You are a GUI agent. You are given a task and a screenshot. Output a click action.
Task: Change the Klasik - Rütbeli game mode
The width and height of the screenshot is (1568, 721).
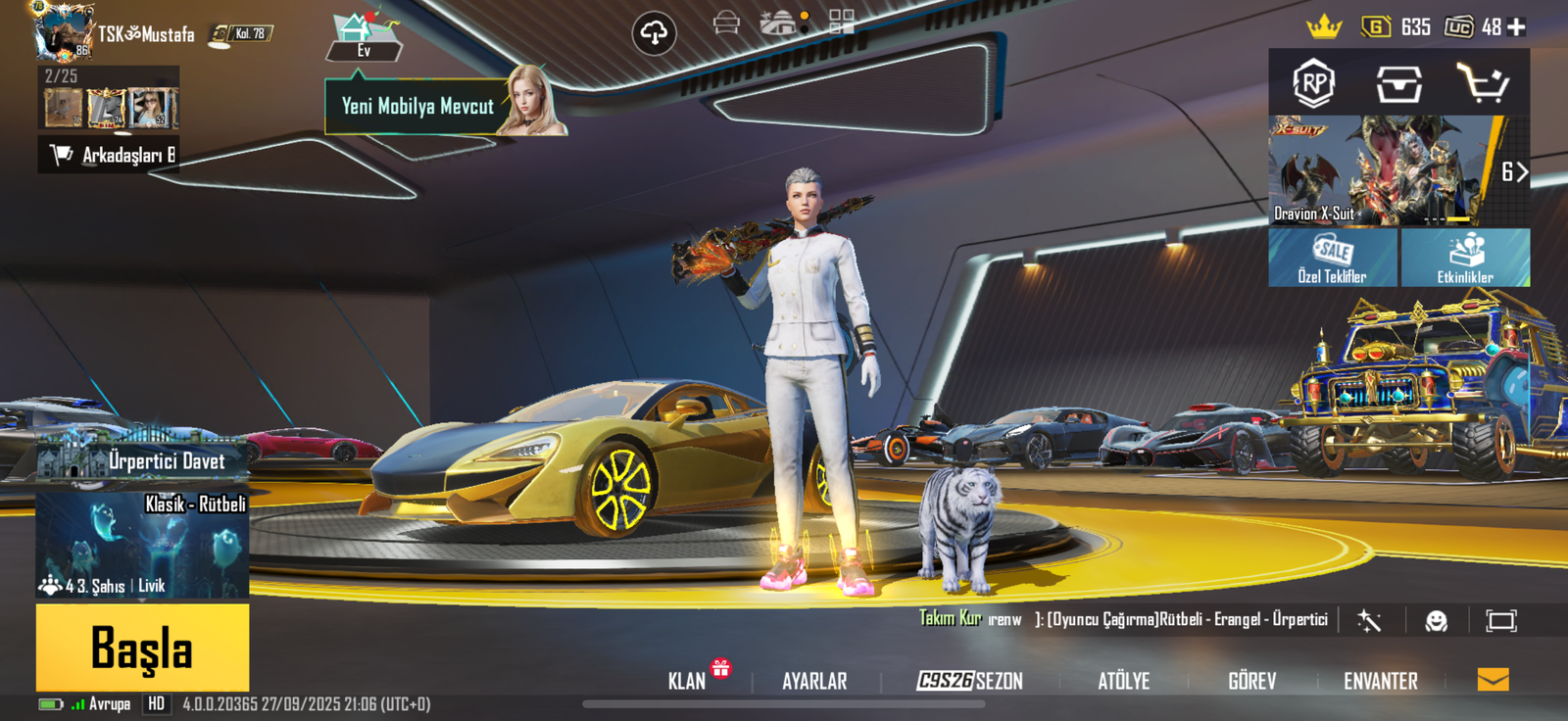click(142, 544)
